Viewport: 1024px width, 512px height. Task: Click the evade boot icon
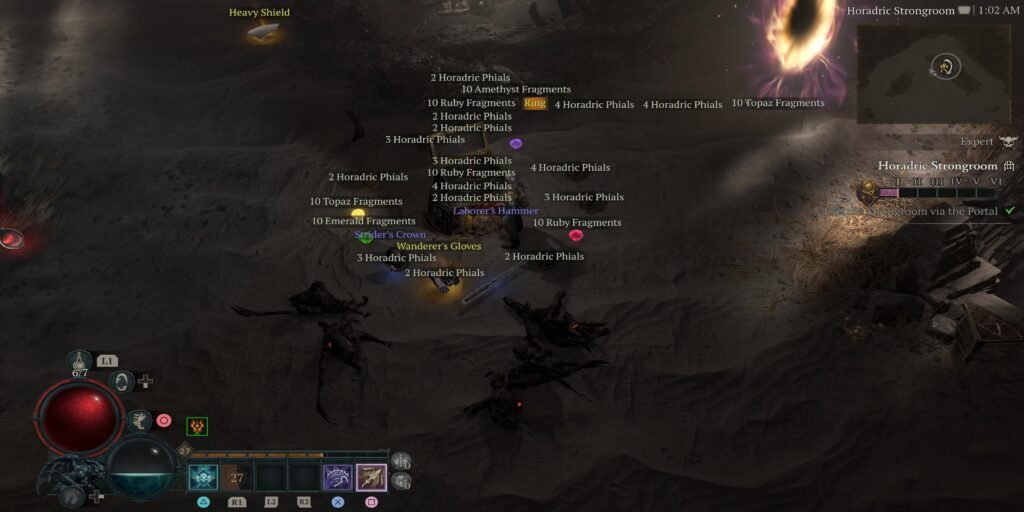coord(139,421)
